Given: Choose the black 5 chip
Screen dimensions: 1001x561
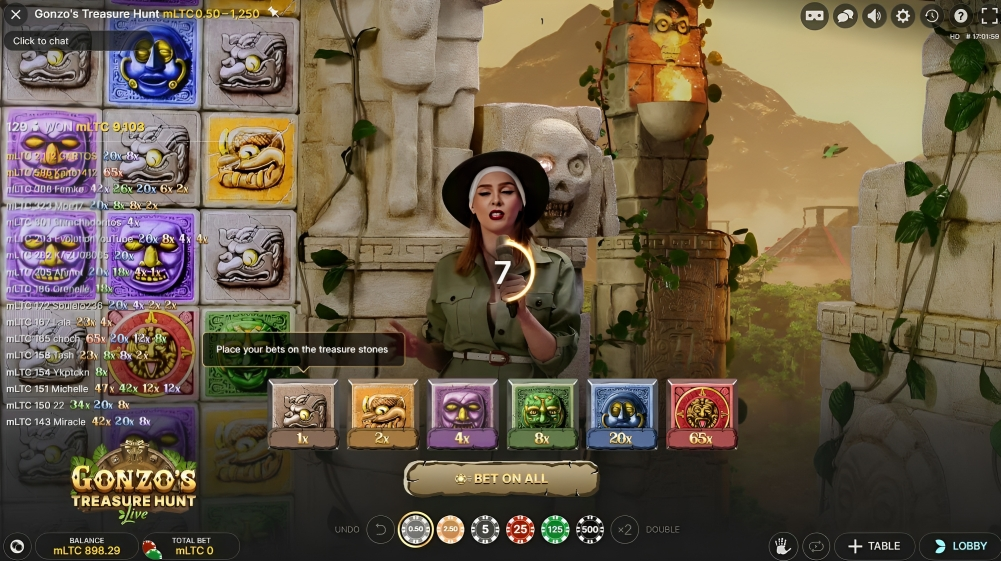Looking at the screenshot, I should click(x=485, y=529).
